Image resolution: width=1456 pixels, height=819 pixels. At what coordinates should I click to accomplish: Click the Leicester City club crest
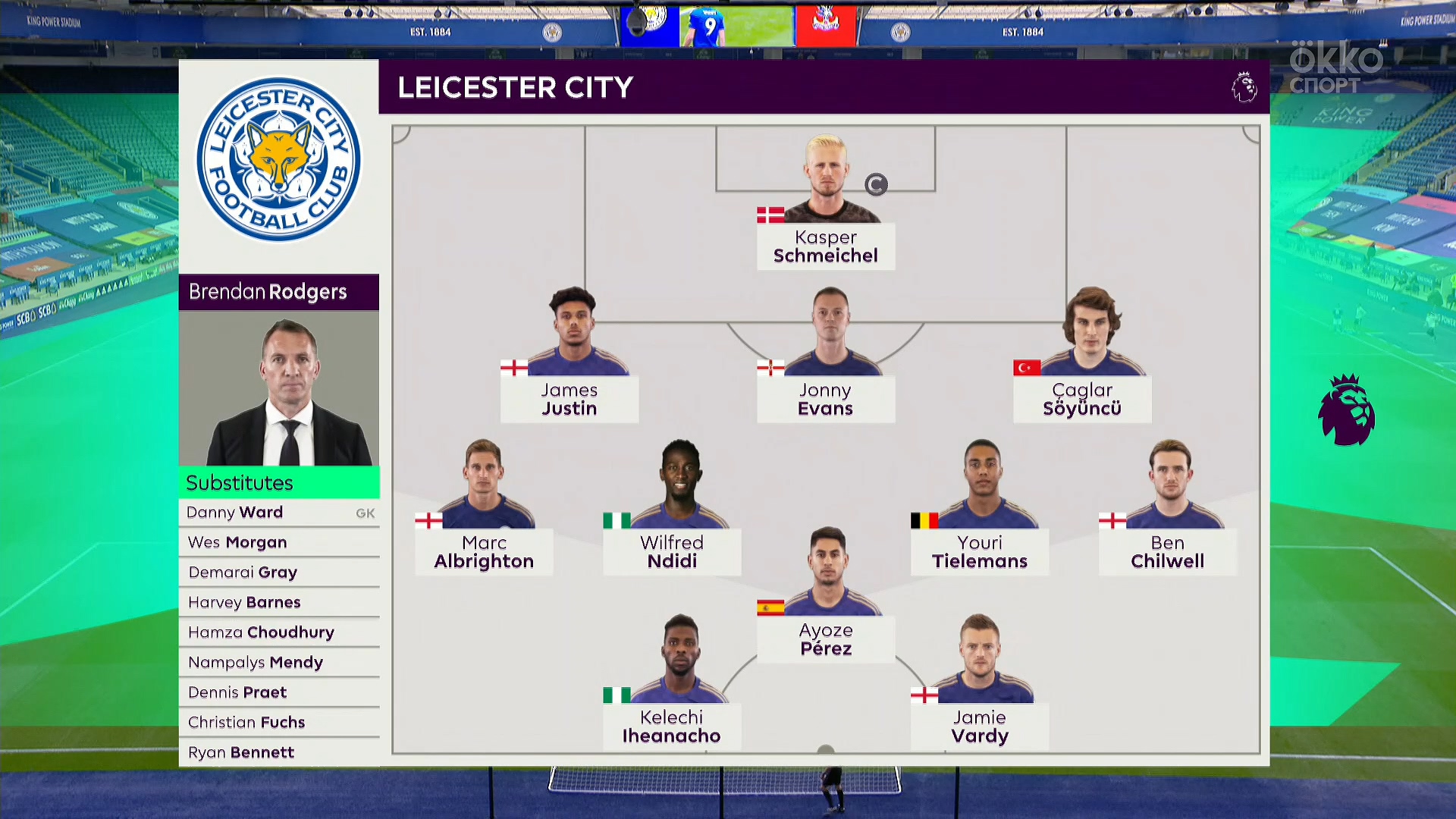(x=279, y=160)
